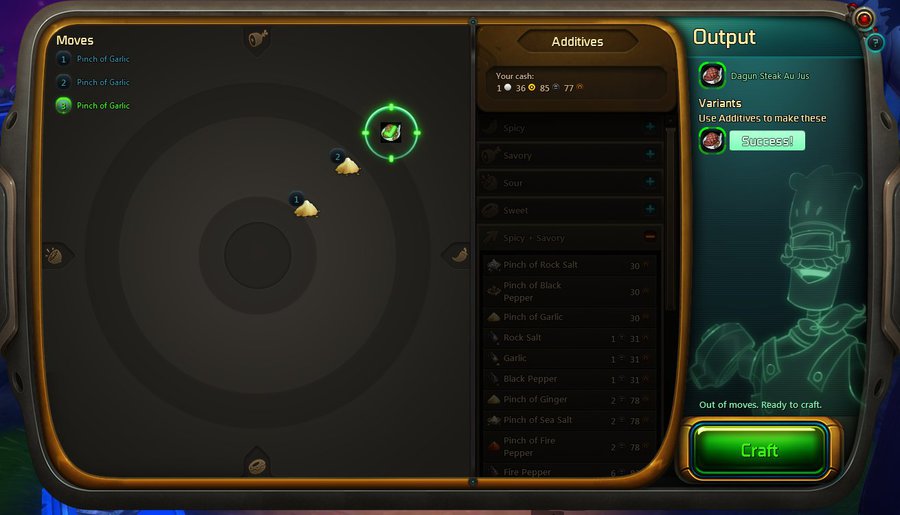Expand the Spicy additives category
This screenshot has width=900, height=515.
coord(650,128)
